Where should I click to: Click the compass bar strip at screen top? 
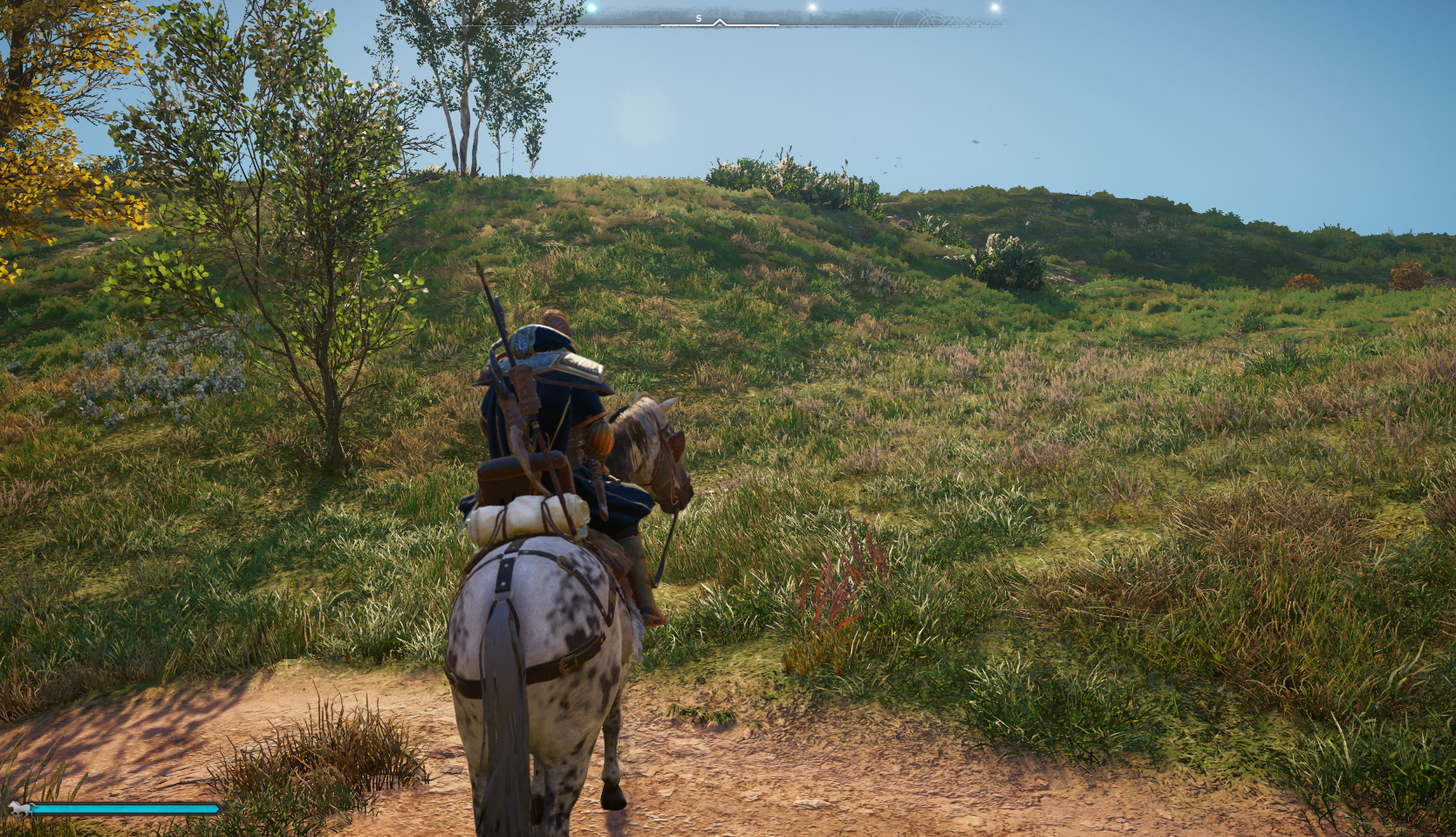785,16
